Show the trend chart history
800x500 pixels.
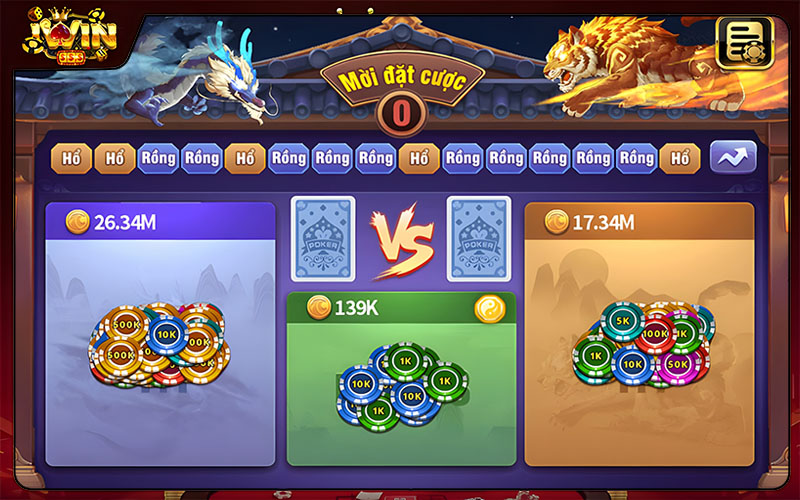click(733, 157)
